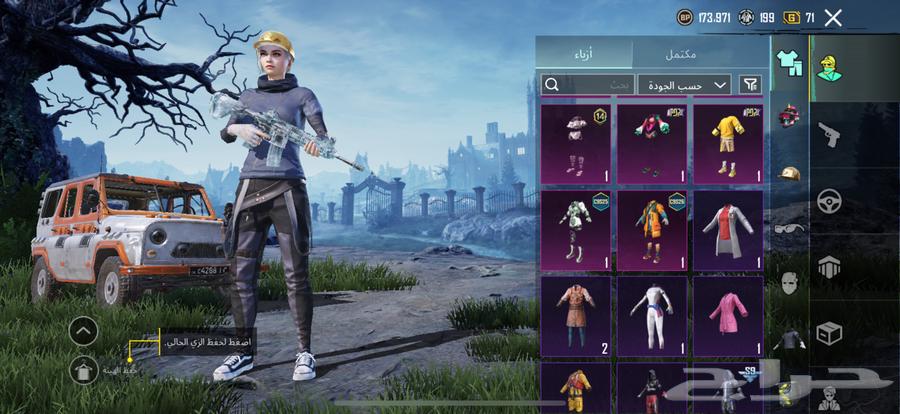Close the inventory screen with the X
Image resolution: width=900 pixels, height=414 pixels.
[x=833, y=17]
